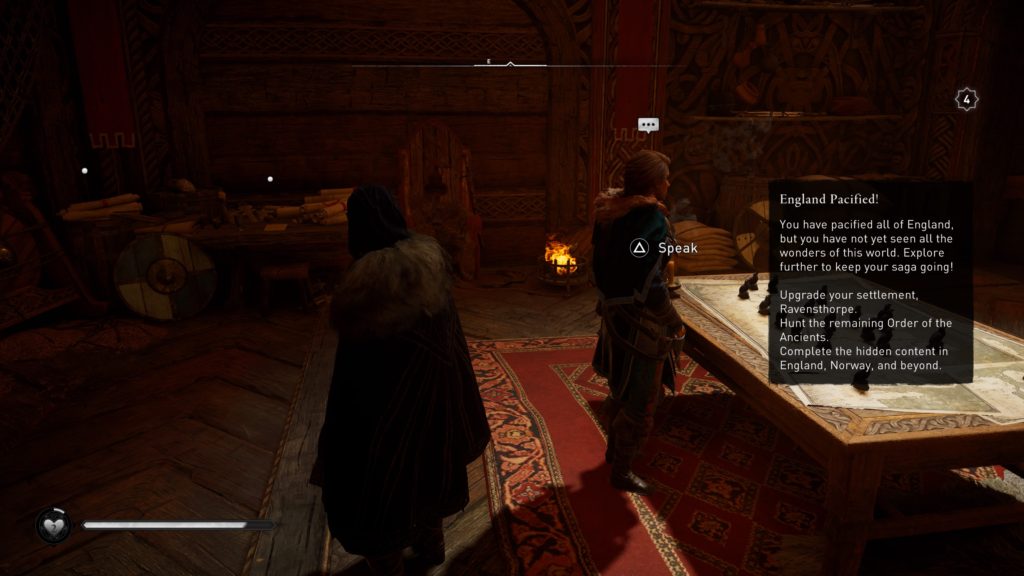Screen dimensions: 1024x576
Task: Select the hexagon badge showing number 4
Action: [966, 99]
